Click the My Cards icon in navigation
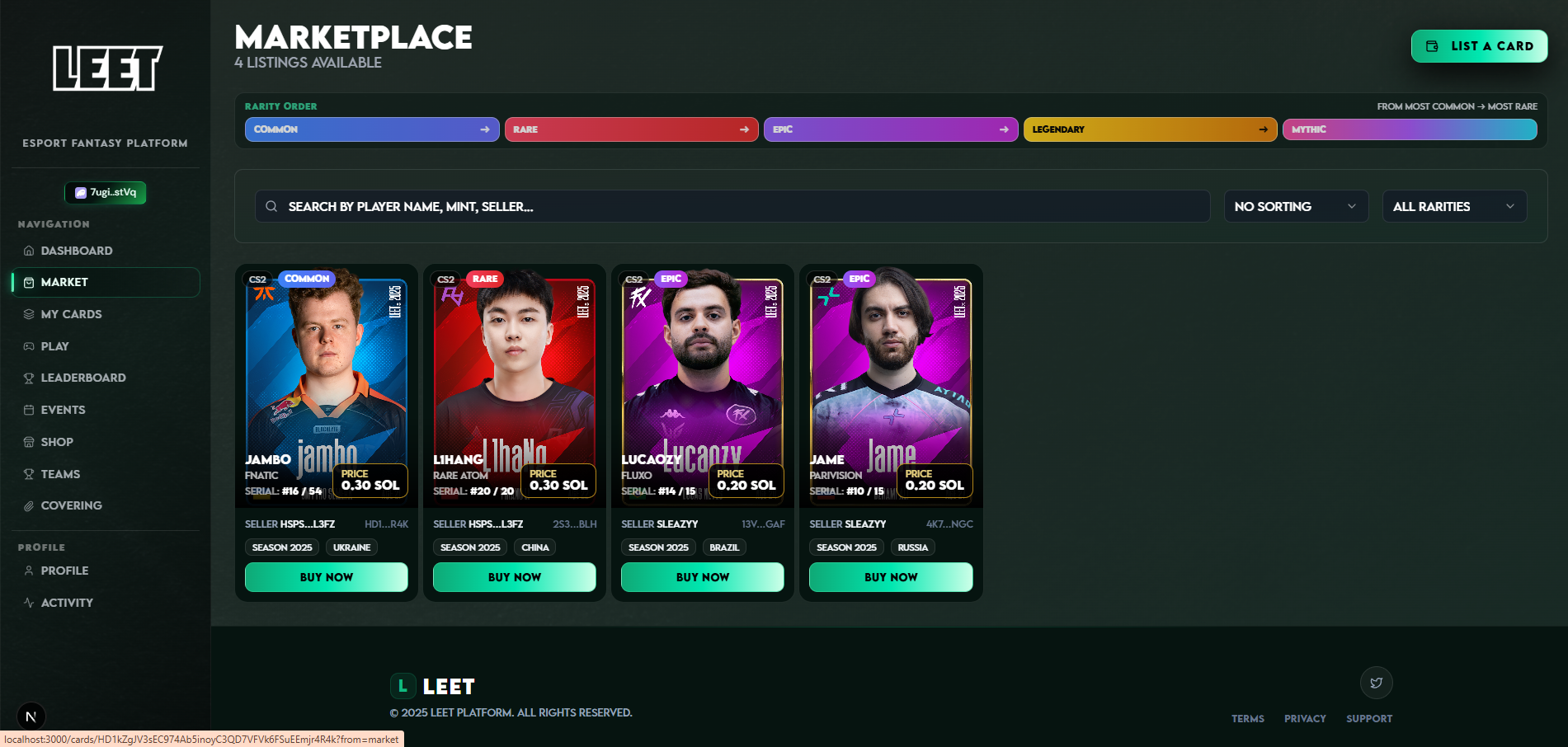1568x747 pixels. [x=29, y=314]
